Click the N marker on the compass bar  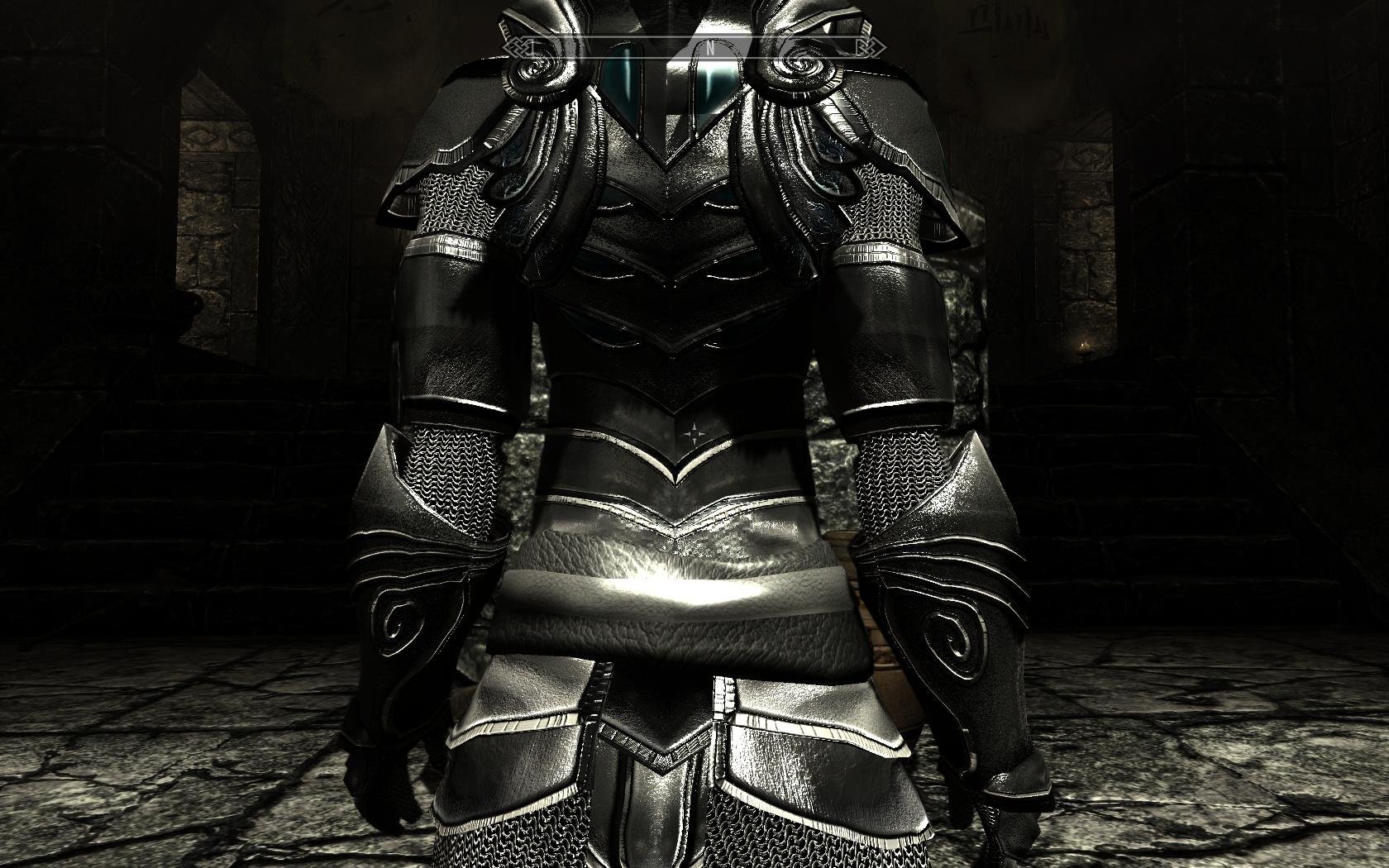(x=710, y=49)
